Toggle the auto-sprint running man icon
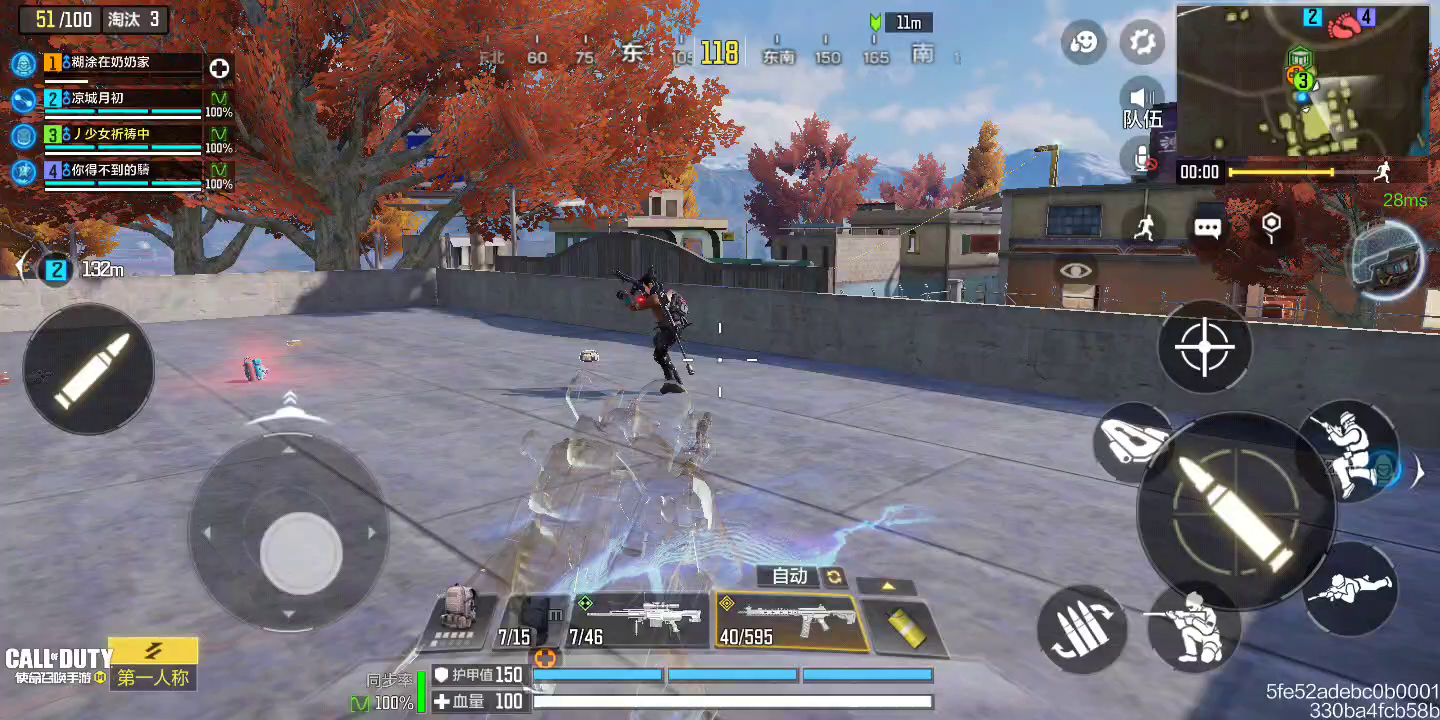The image size is (1440, 720). (1146, 227)
